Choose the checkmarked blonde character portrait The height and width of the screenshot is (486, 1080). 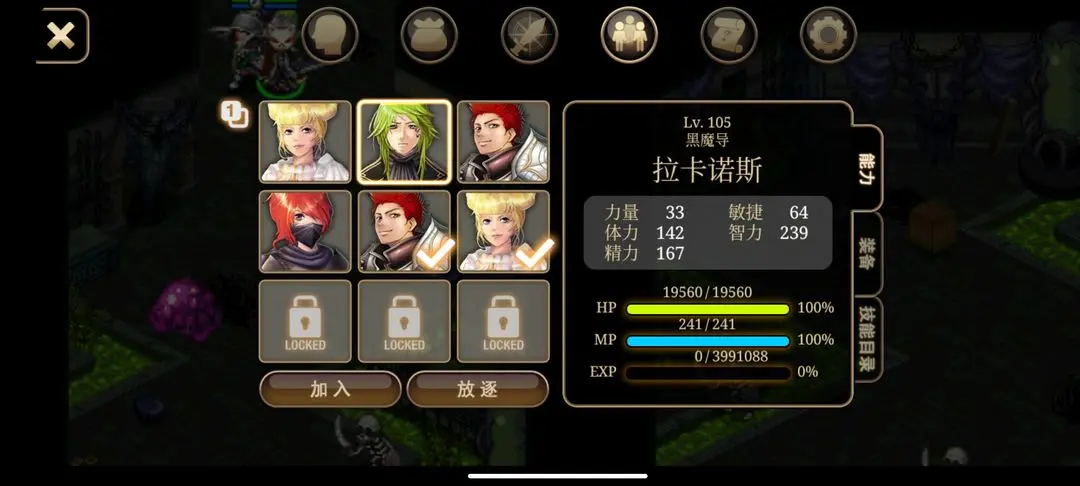click(503, 232)
